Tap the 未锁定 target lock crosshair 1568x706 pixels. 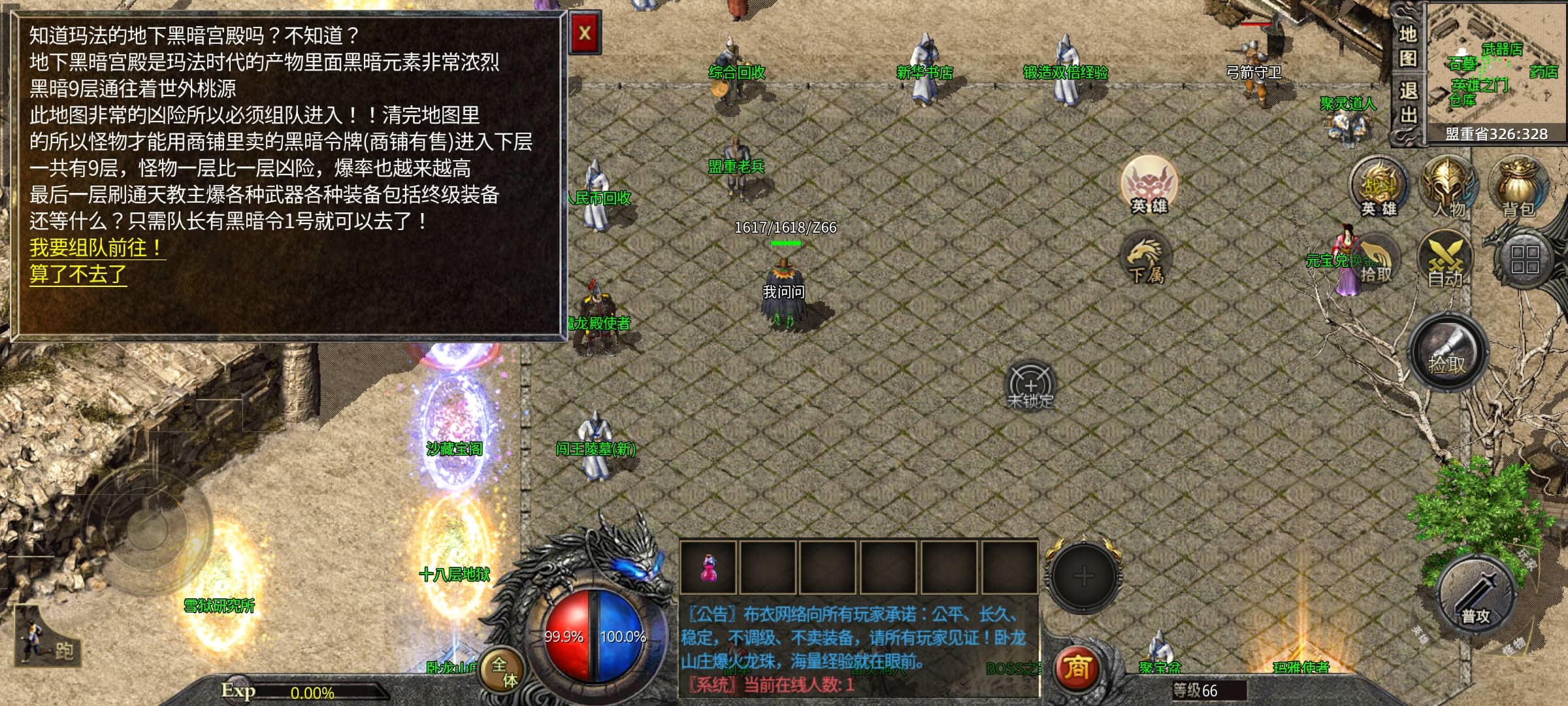1030,386
